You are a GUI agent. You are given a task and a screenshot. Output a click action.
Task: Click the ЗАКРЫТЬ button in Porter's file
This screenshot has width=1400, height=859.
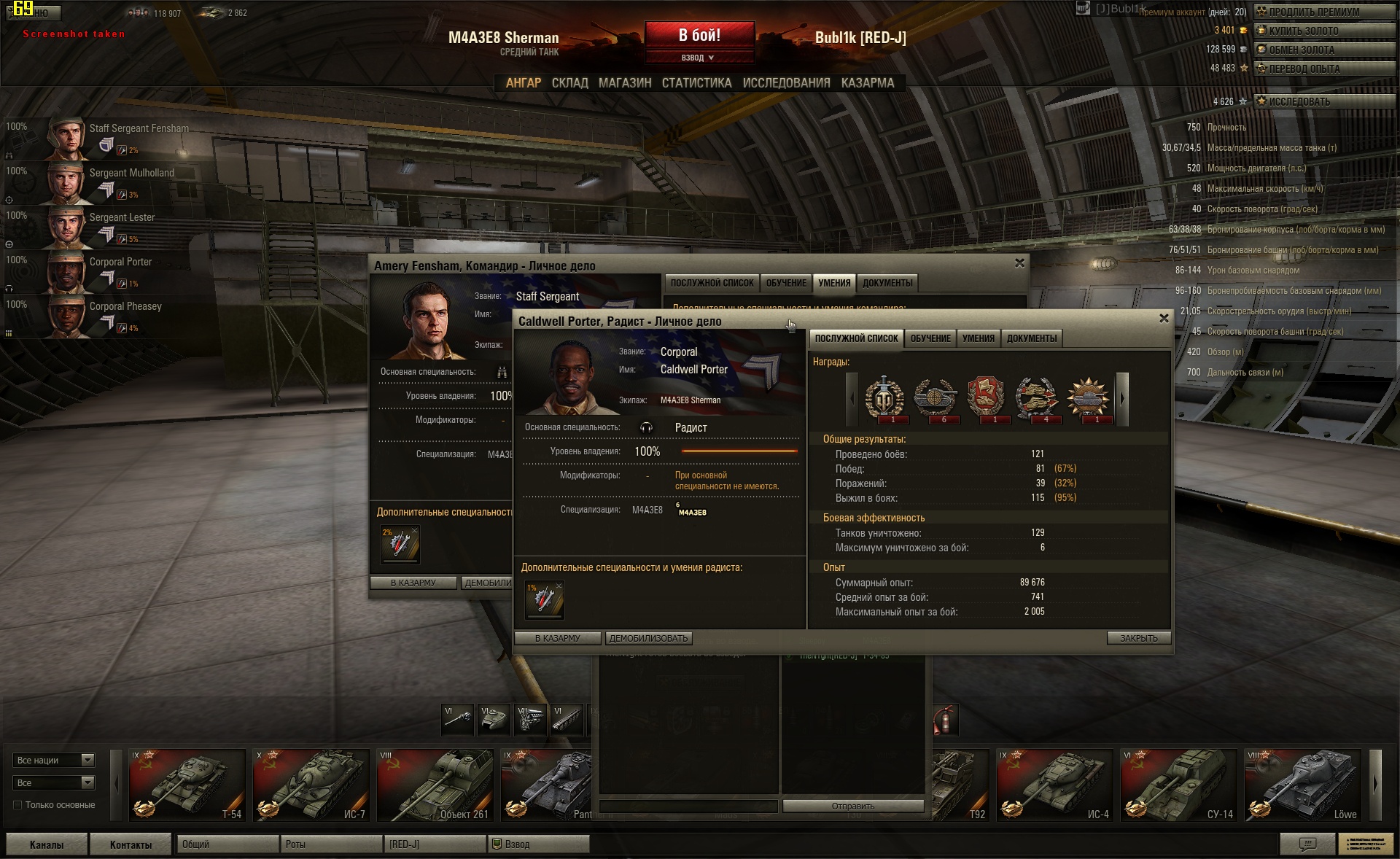click(x=1138, y=638)
